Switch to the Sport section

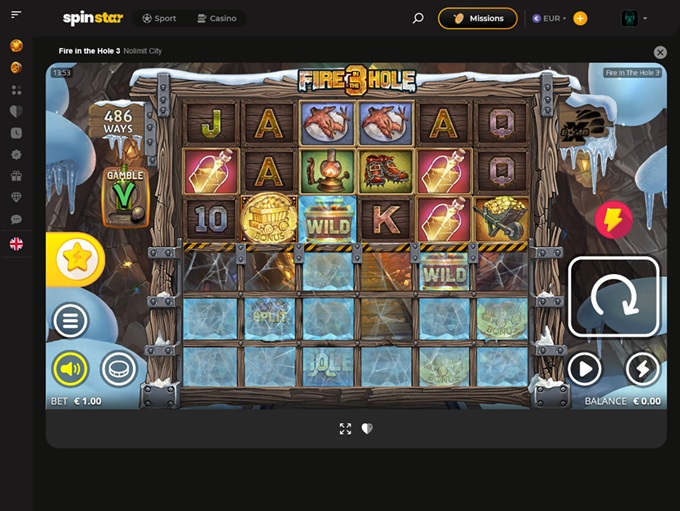159,18
